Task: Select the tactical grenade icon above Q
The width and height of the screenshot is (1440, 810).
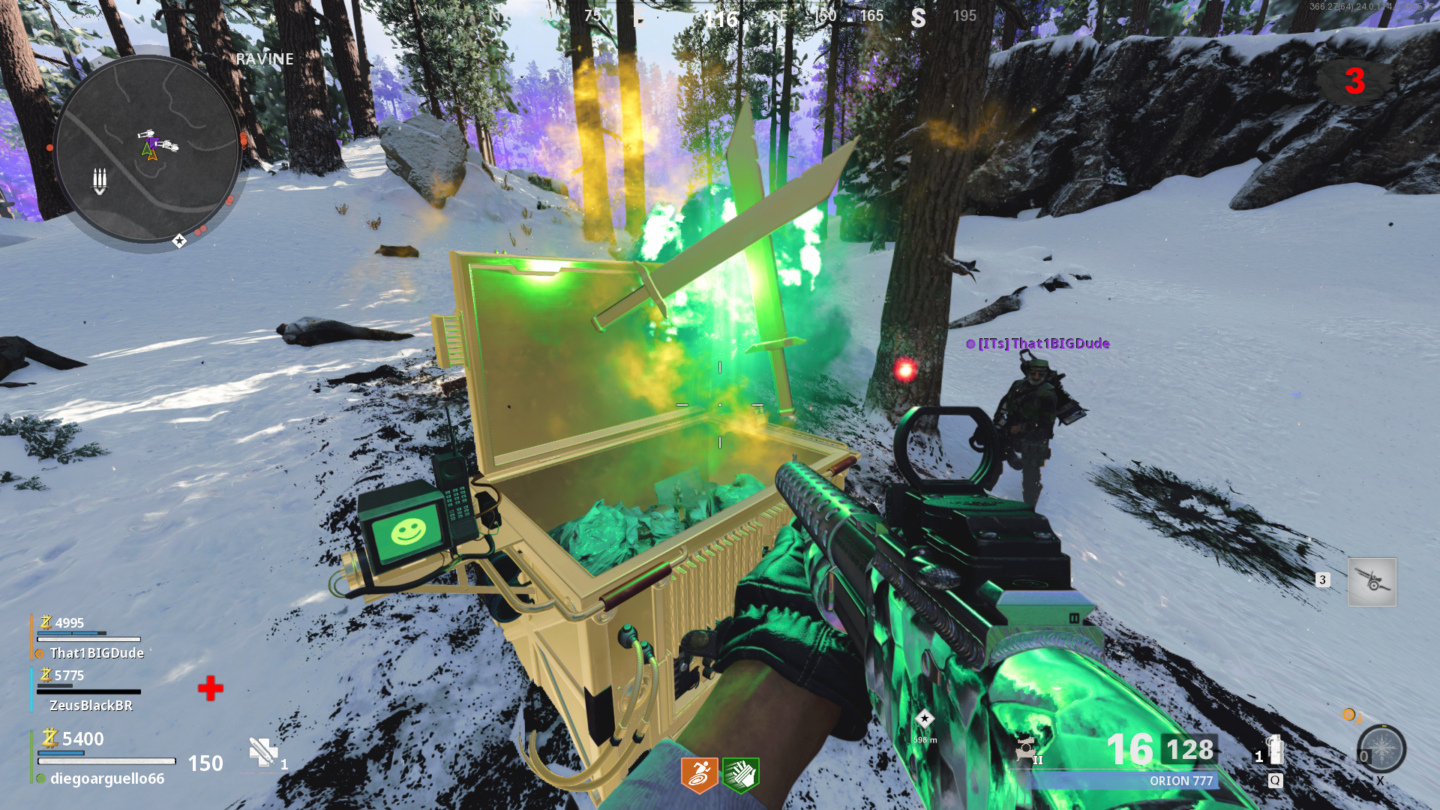Action: click(1276, 750)
